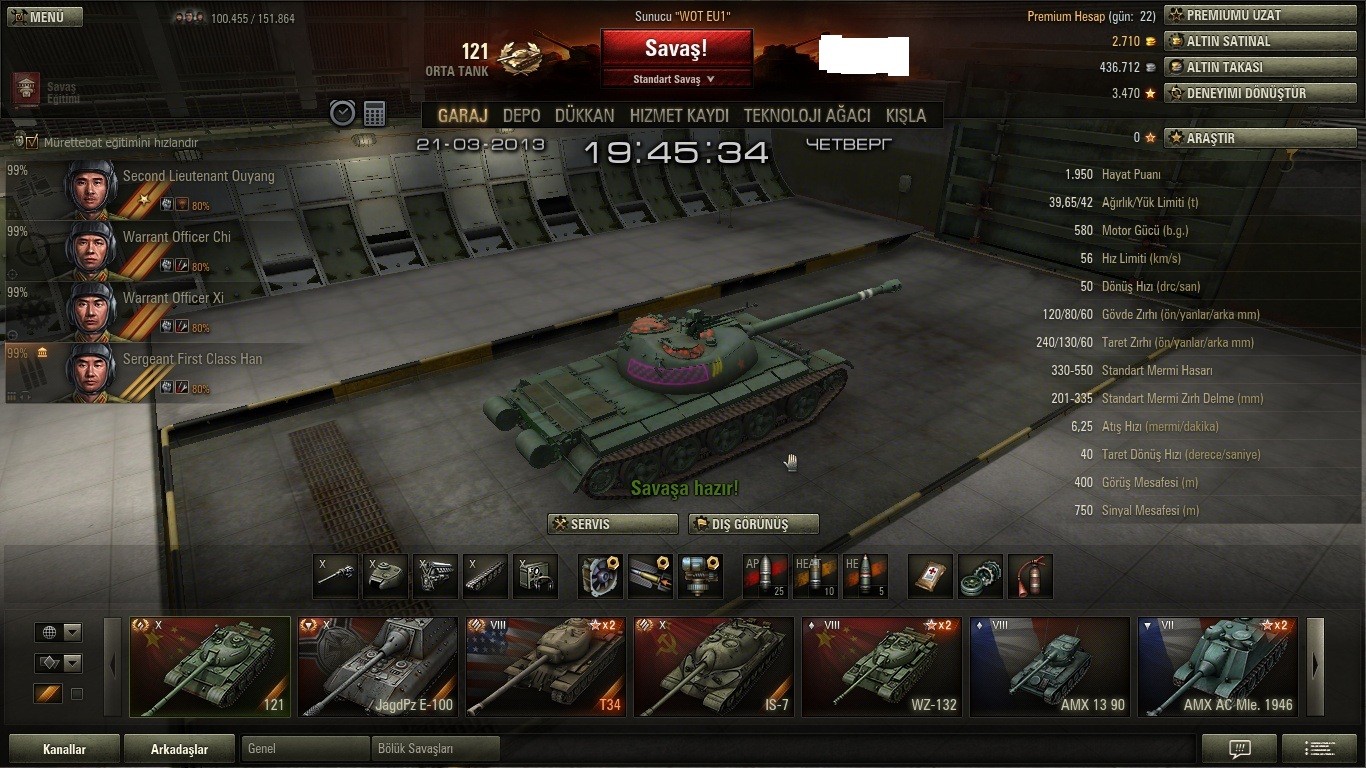Open the TEKNOLOJI AĞACI tab

(x=806, y=116)
